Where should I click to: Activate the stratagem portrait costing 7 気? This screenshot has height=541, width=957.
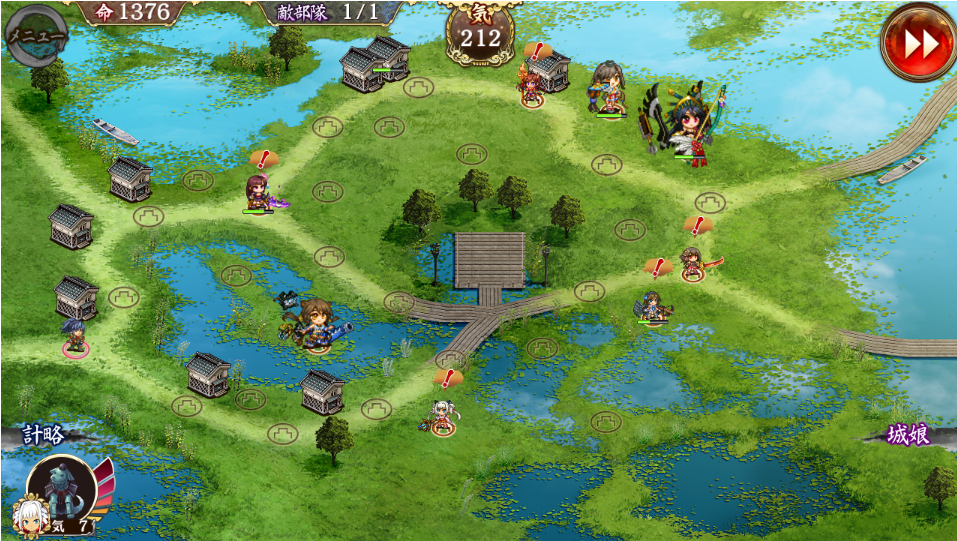[x=63, y=493]
